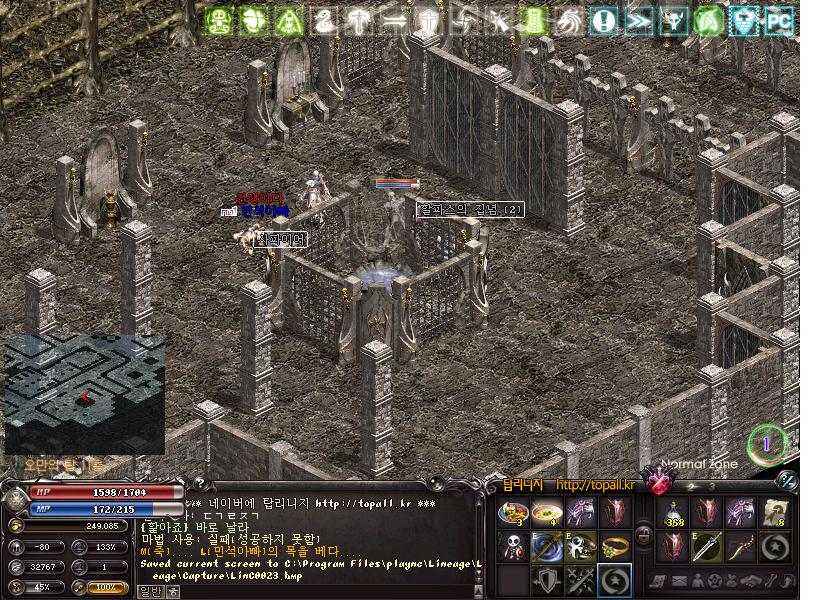Select the equipped sword slot
The image size is (840, 600).
tap(706, 546)
